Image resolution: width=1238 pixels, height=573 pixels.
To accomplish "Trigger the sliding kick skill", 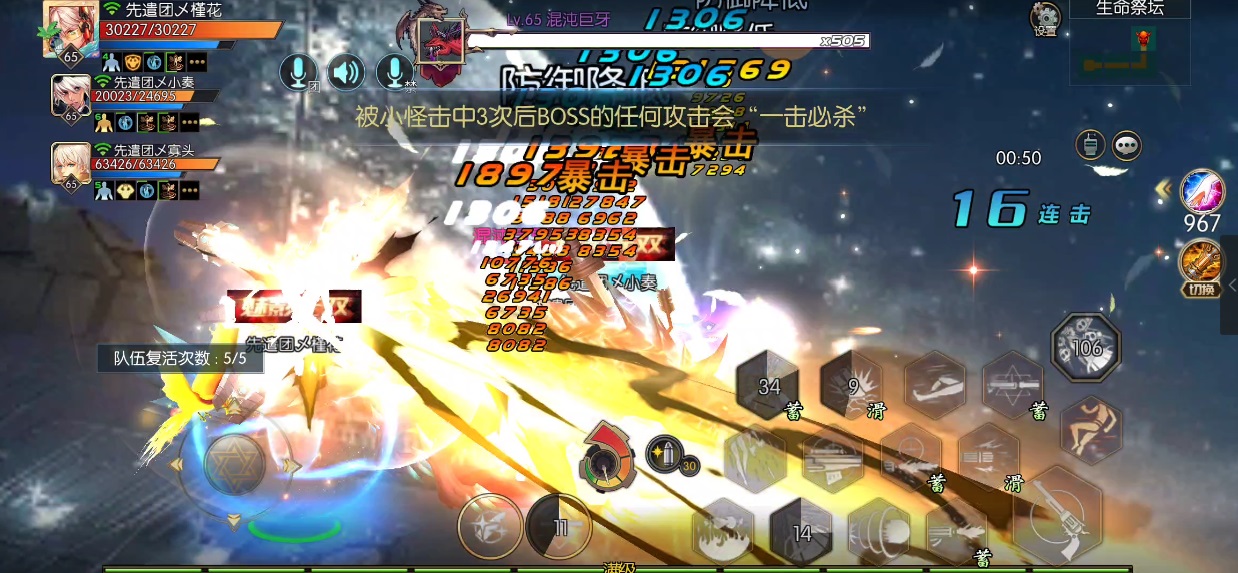I will (x=933, y=384).
